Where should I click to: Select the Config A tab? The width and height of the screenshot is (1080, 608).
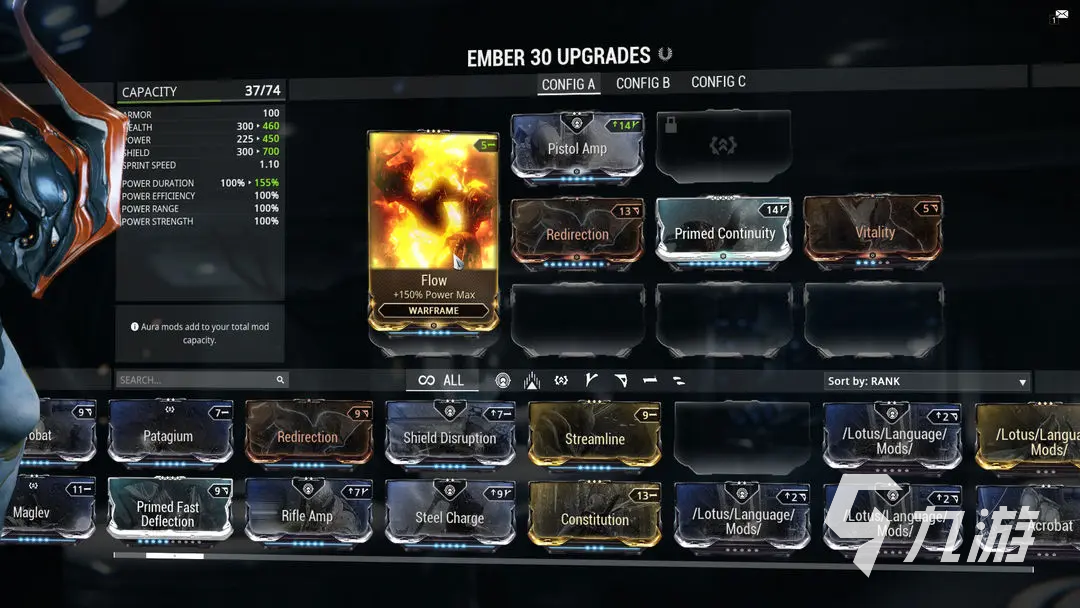point(568,84)
